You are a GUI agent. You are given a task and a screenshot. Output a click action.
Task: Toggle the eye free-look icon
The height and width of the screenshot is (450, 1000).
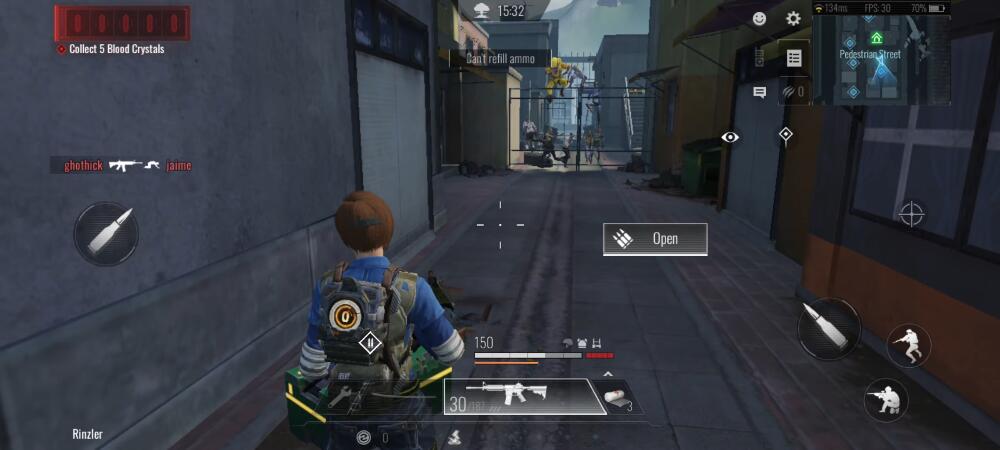(x=730, y=137)
